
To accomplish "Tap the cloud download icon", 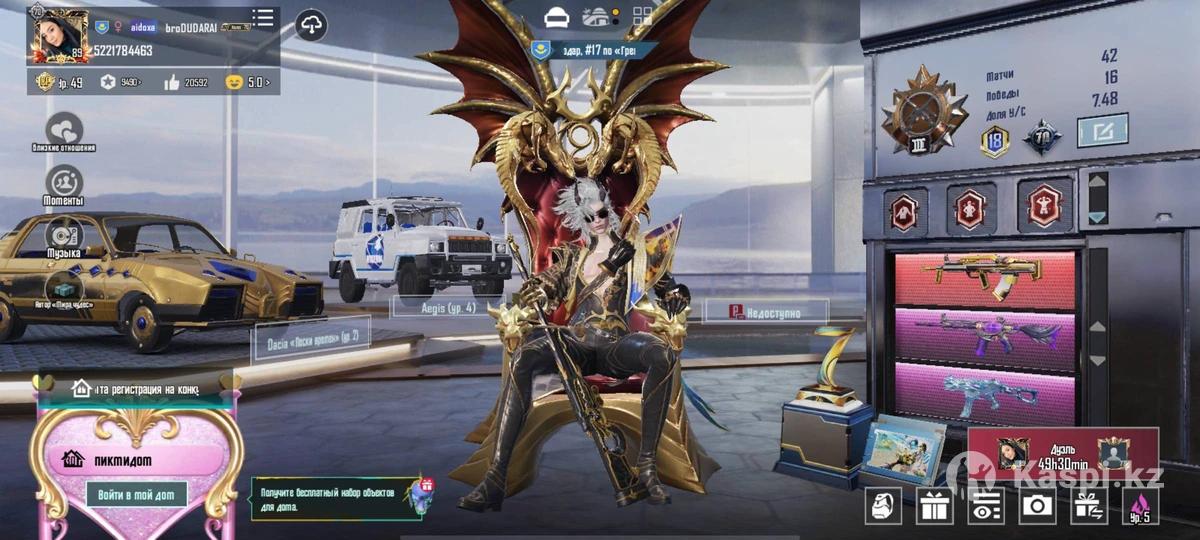I will tap(312, 26).
